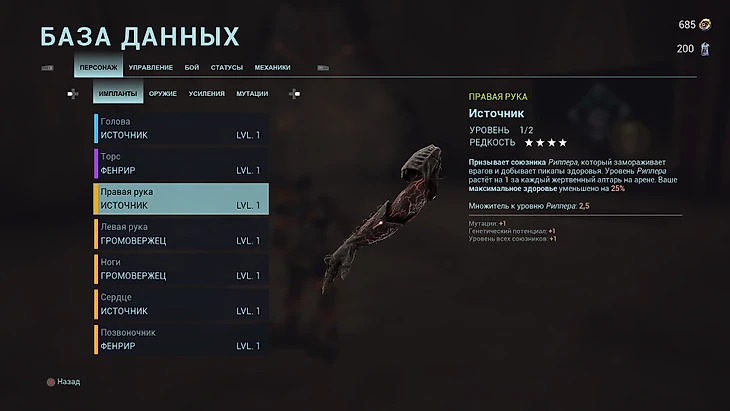Open the Механики tab

tap(272, 67)
